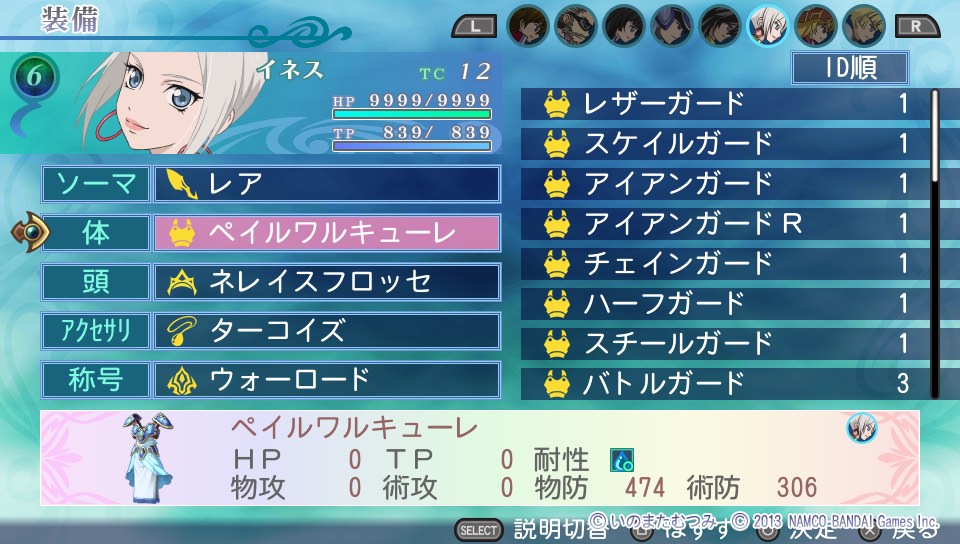Equip スケイルガード from the list
Image resolution: width=960 pixels, height=544 pixels.
coord(724,143)
